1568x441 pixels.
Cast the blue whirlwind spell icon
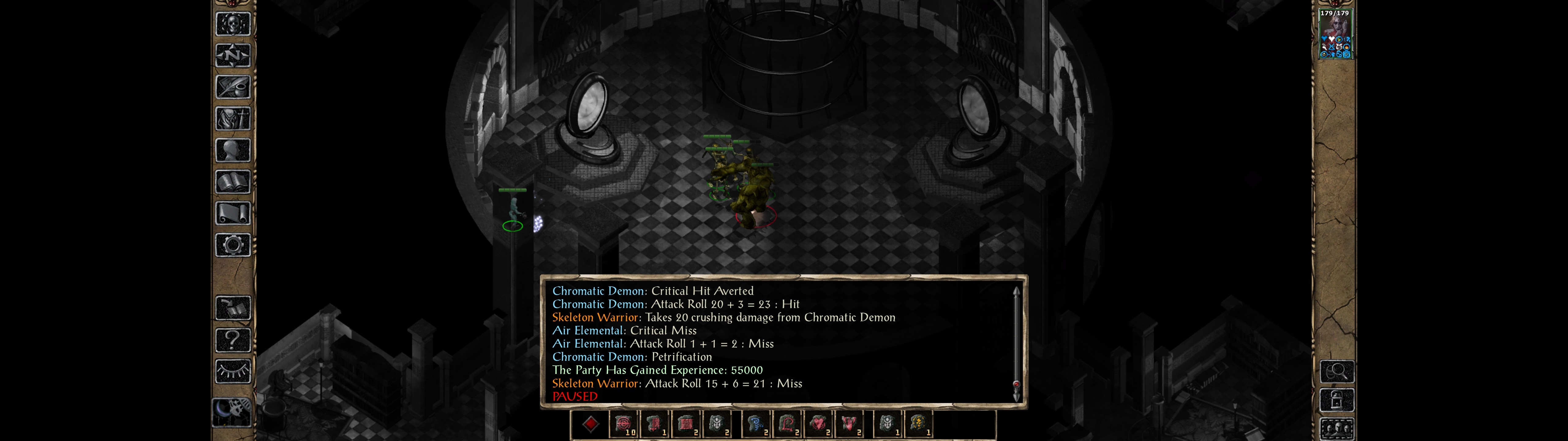(756, 424)
